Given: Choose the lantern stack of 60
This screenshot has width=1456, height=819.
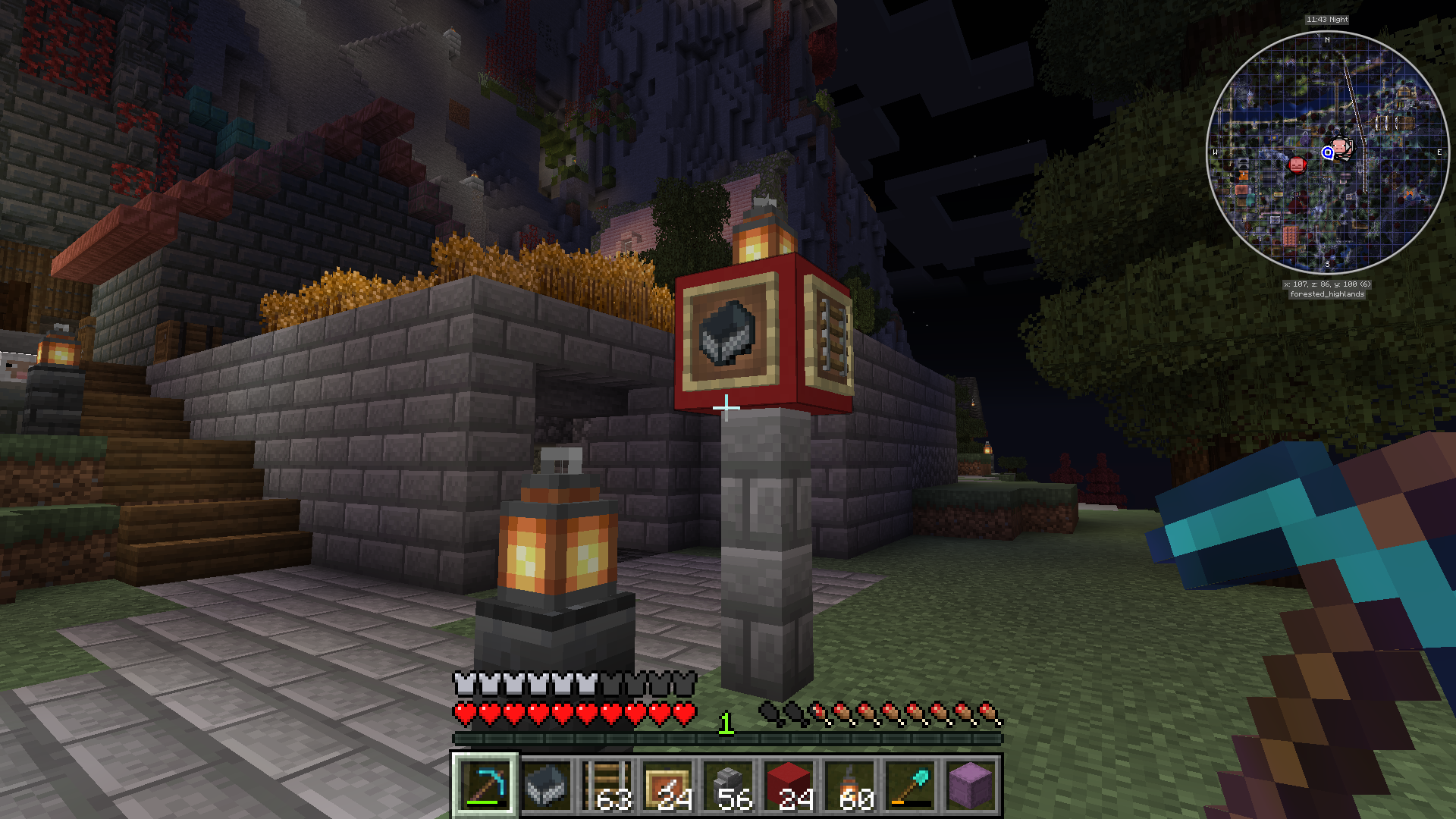Looking at the screenshot, I should pos(849,785).
